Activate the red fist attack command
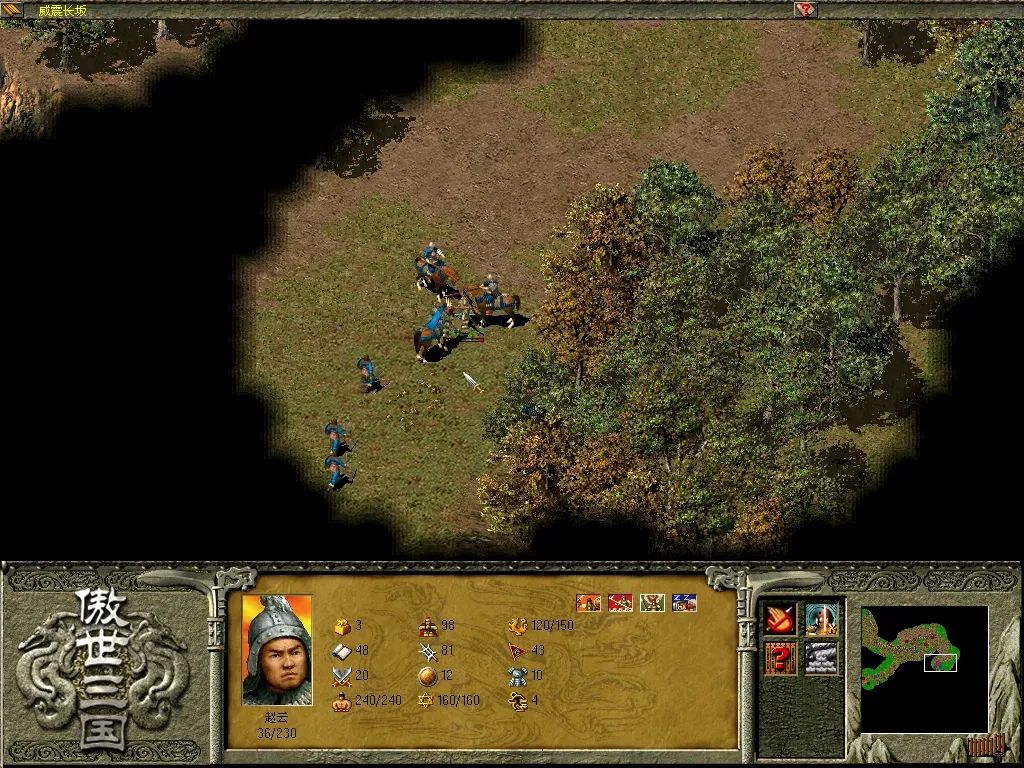 click(x=781, y=620)
